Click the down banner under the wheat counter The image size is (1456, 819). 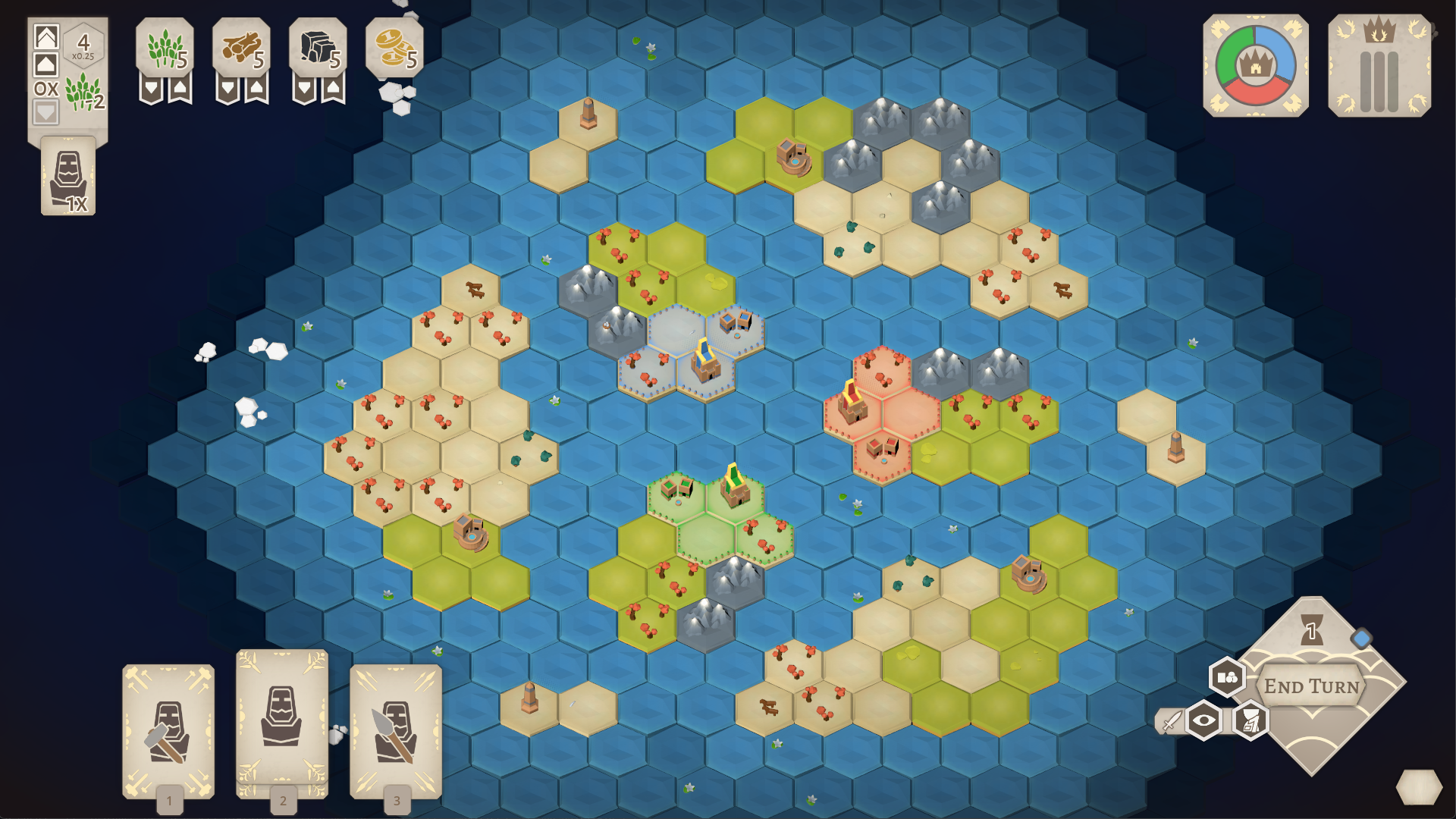click(152, 88)
